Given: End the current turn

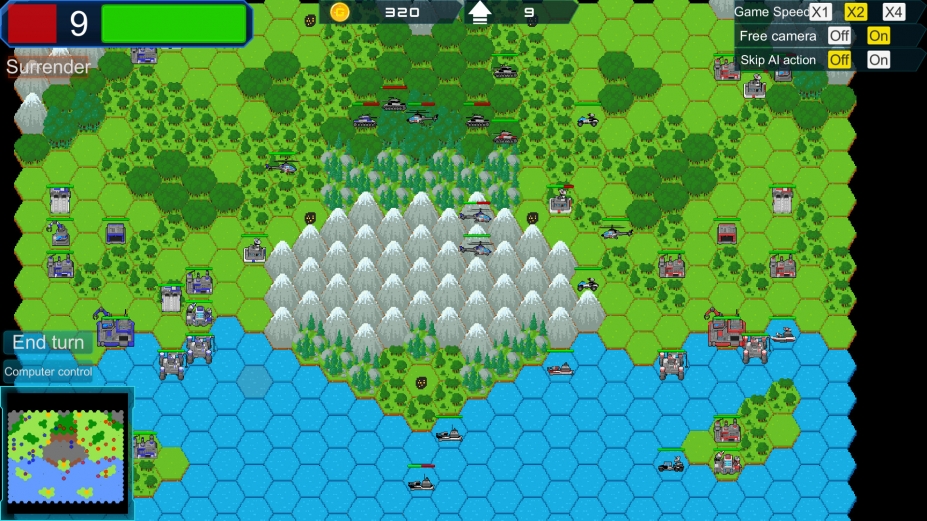Looking at the screenshot, I should [48, 343].
